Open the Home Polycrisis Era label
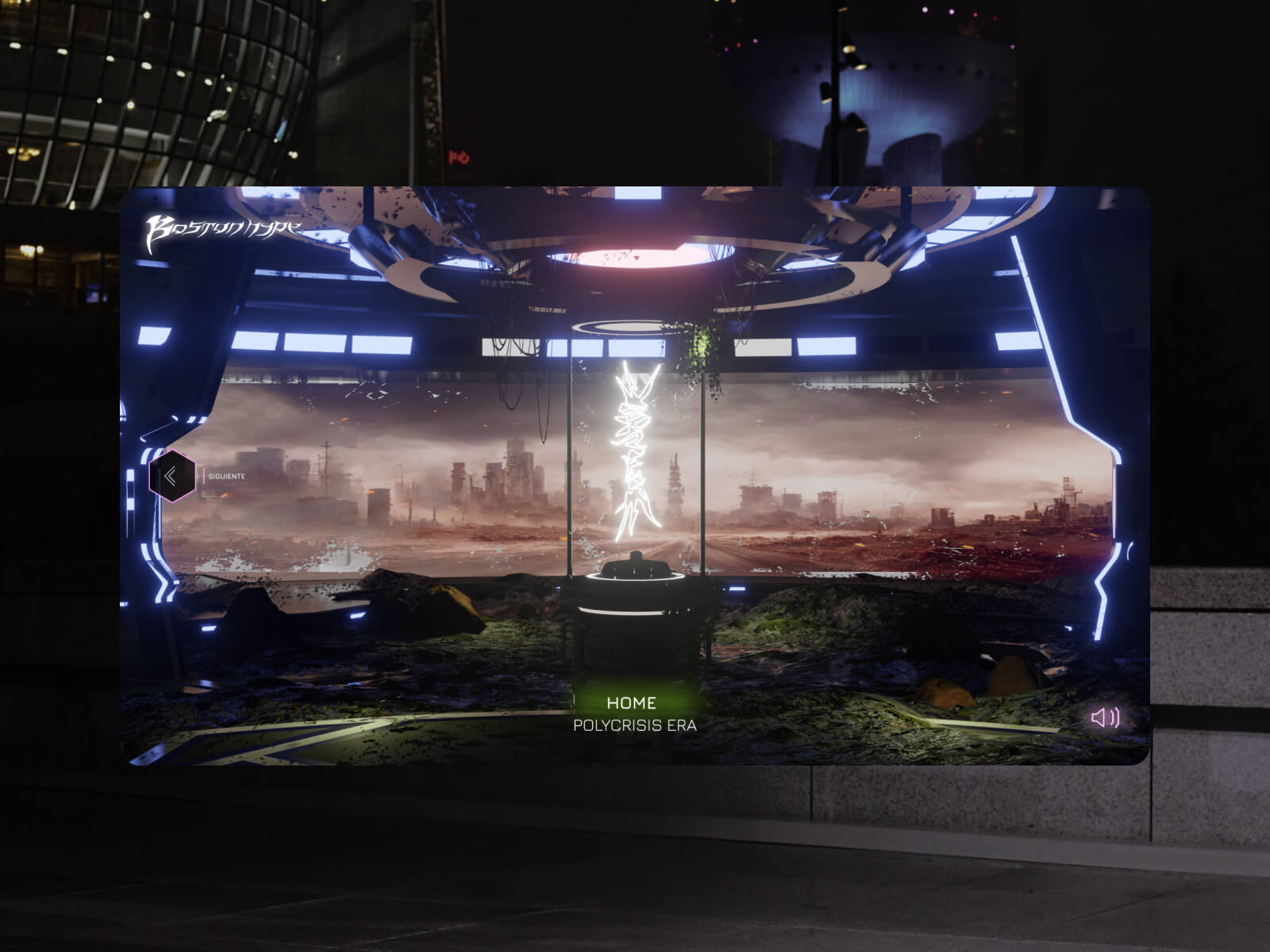 click(x=633, y=713)
